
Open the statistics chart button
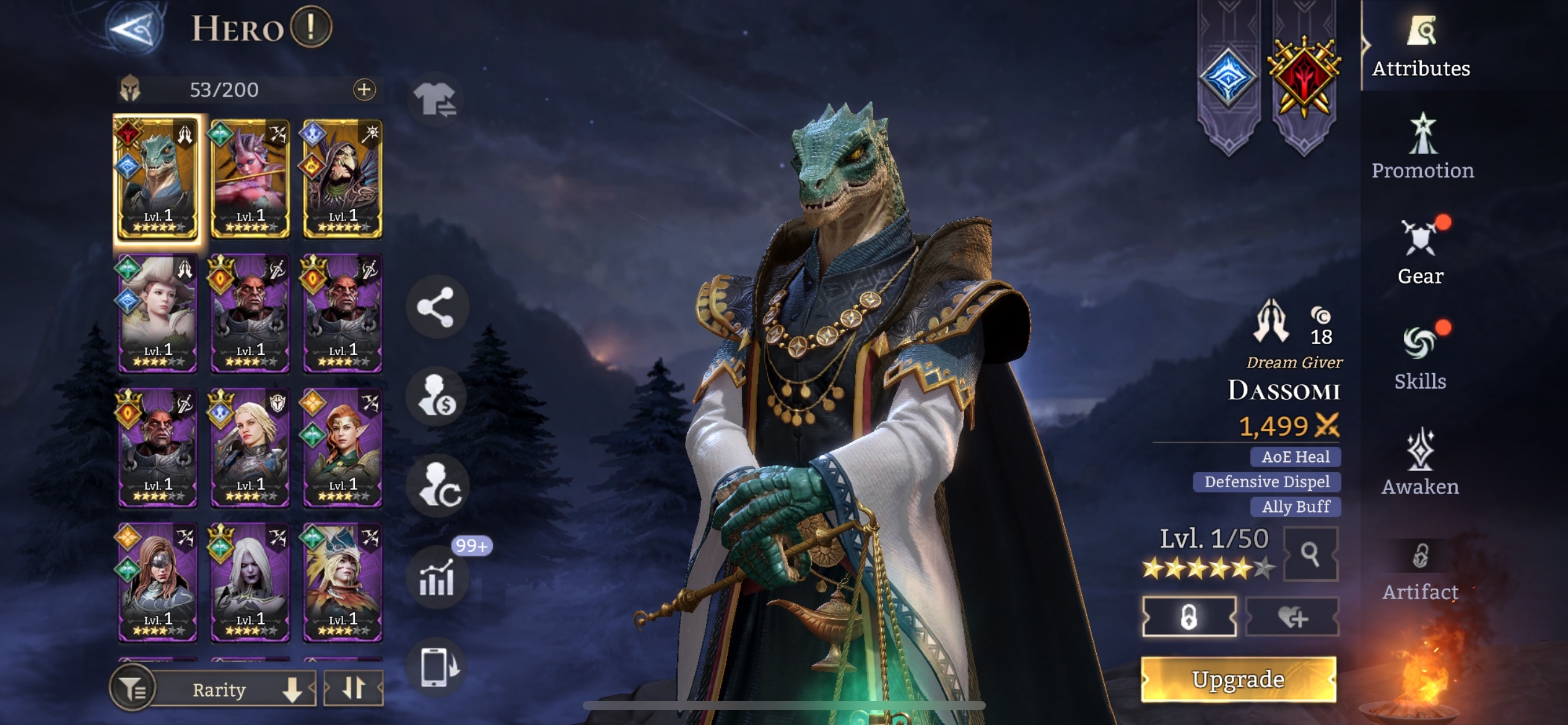pyautogui.click(x=437, y=578)
